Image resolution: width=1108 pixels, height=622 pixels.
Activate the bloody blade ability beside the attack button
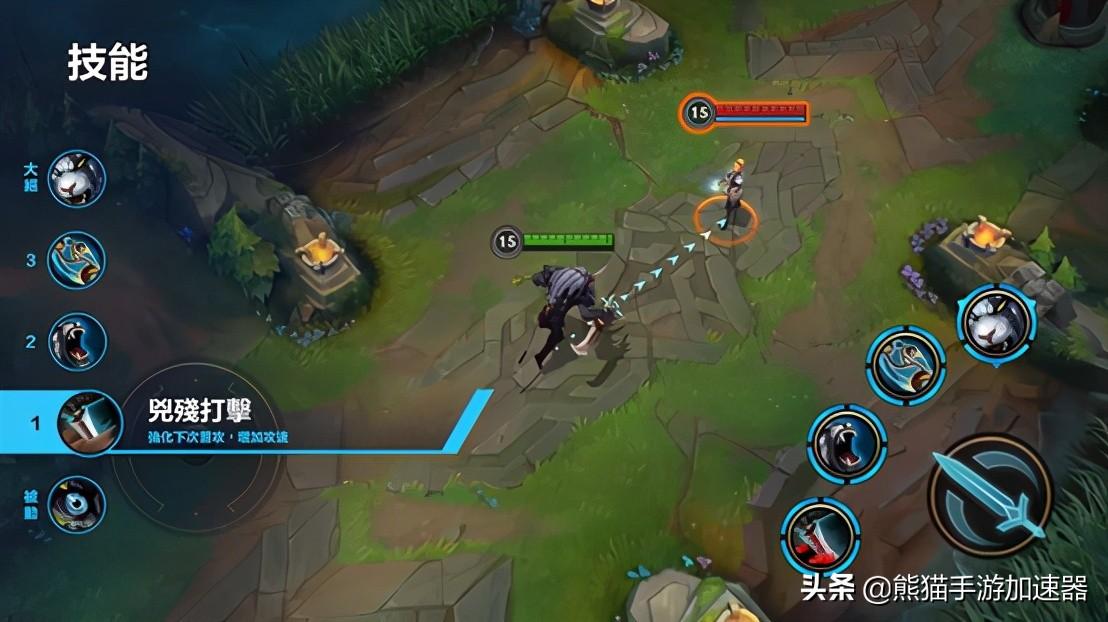820,536
